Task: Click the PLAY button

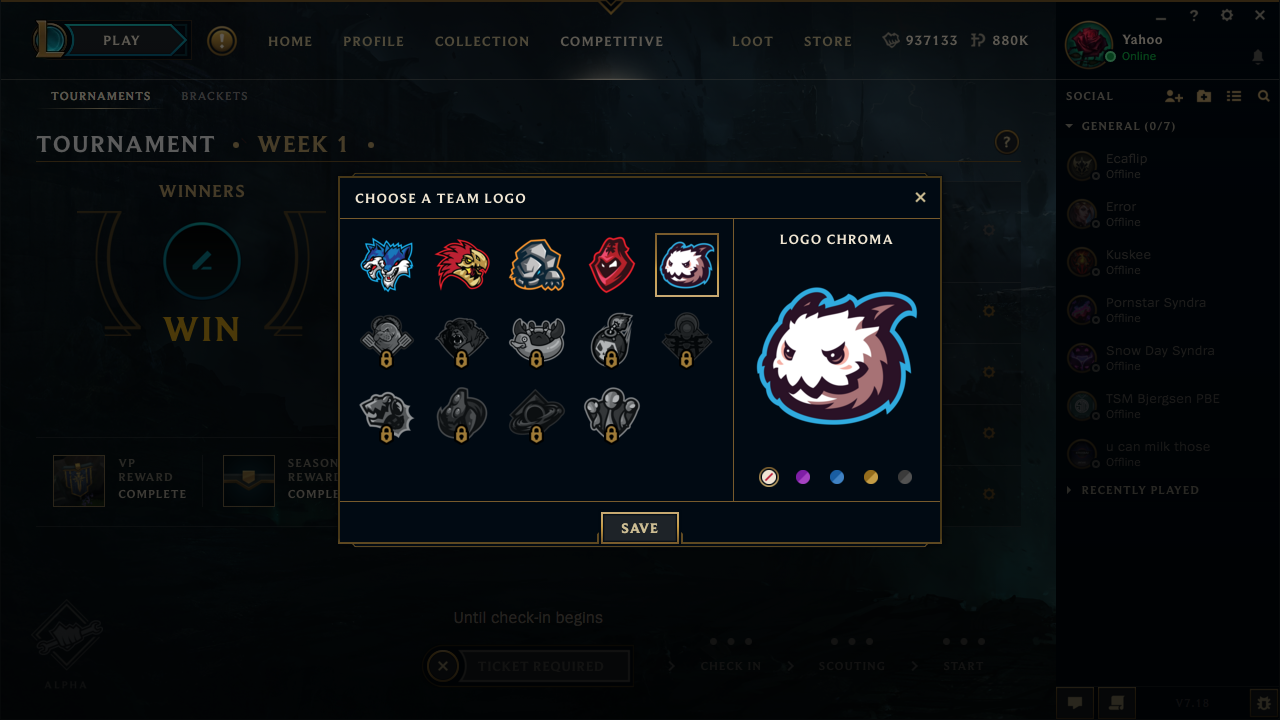Action: click(x=121, y=40)
